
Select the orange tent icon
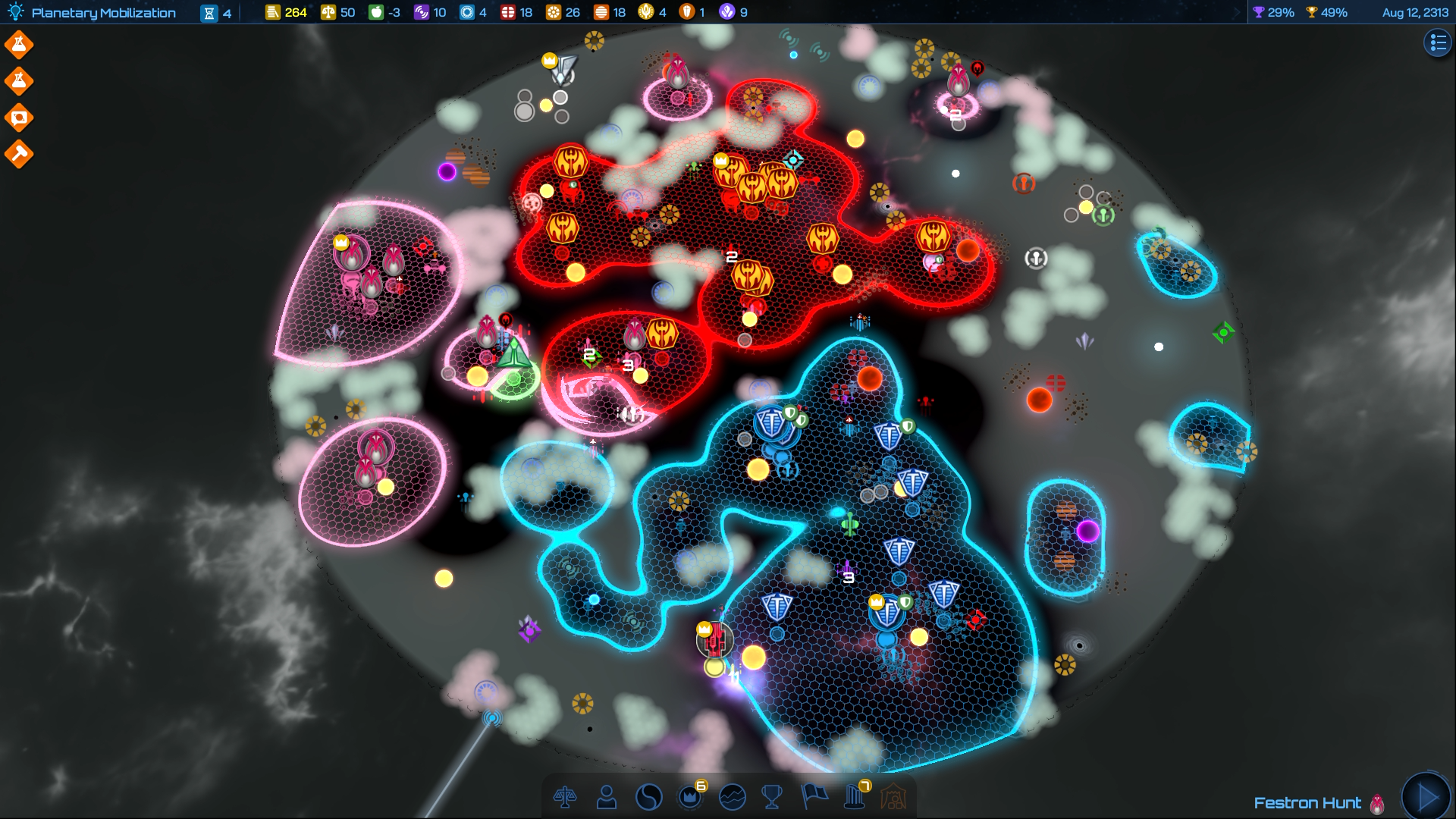coord(896,797)
